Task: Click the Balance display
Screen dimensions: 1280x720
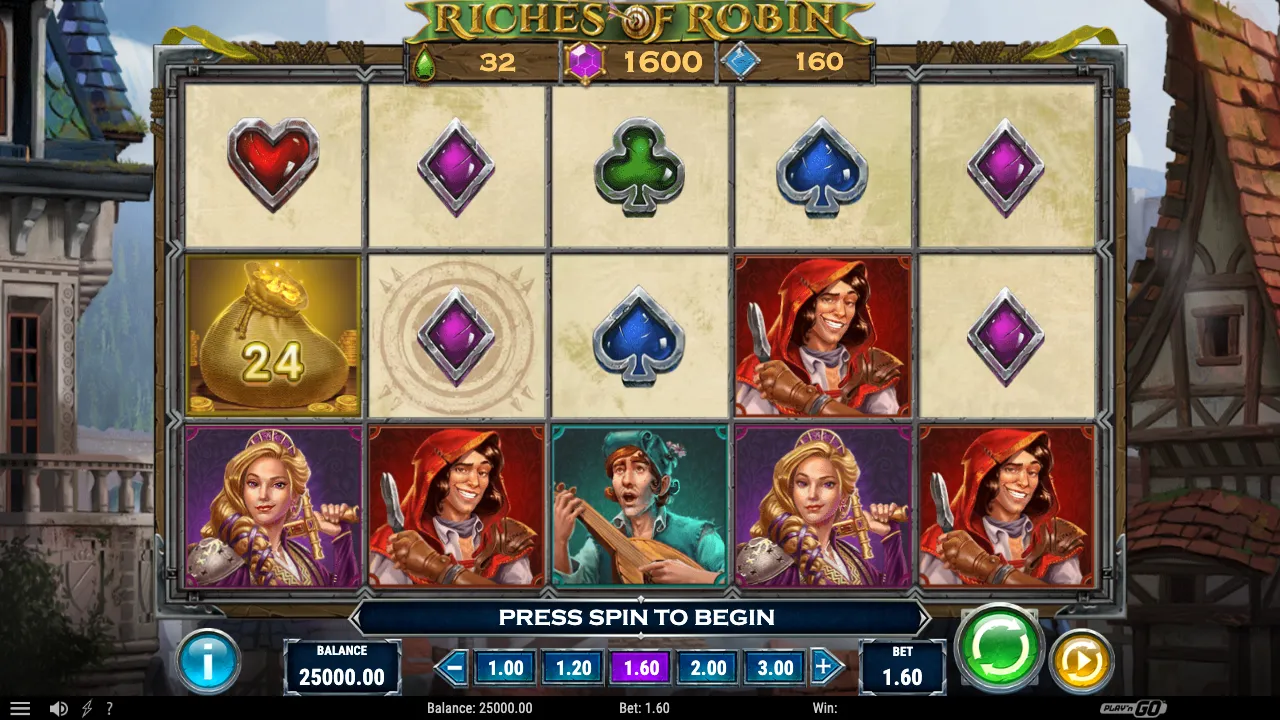Action: [343, 667]
